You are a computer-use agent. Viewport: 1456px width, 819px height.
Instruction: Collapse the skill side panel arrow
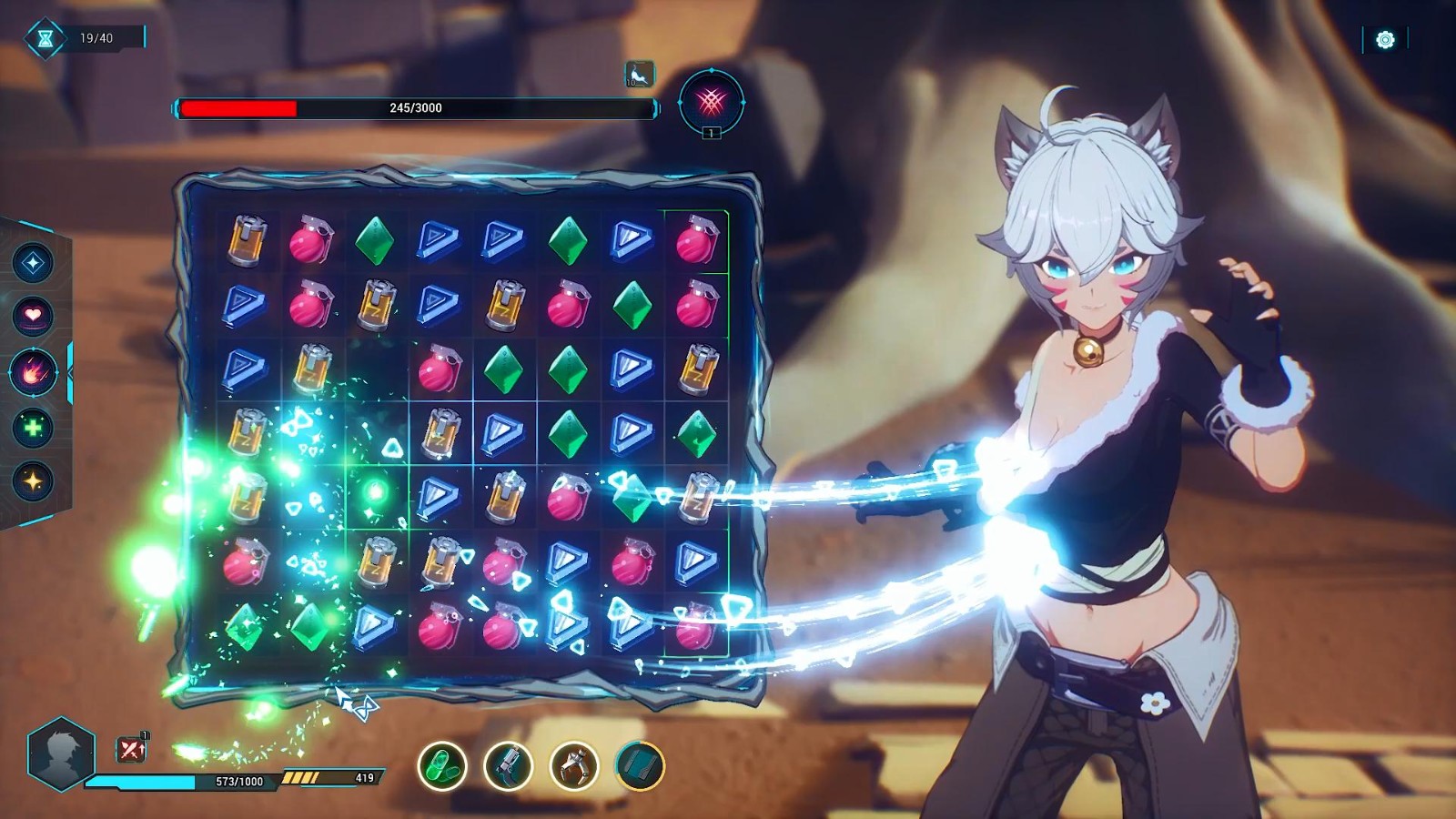click(70, 372)
